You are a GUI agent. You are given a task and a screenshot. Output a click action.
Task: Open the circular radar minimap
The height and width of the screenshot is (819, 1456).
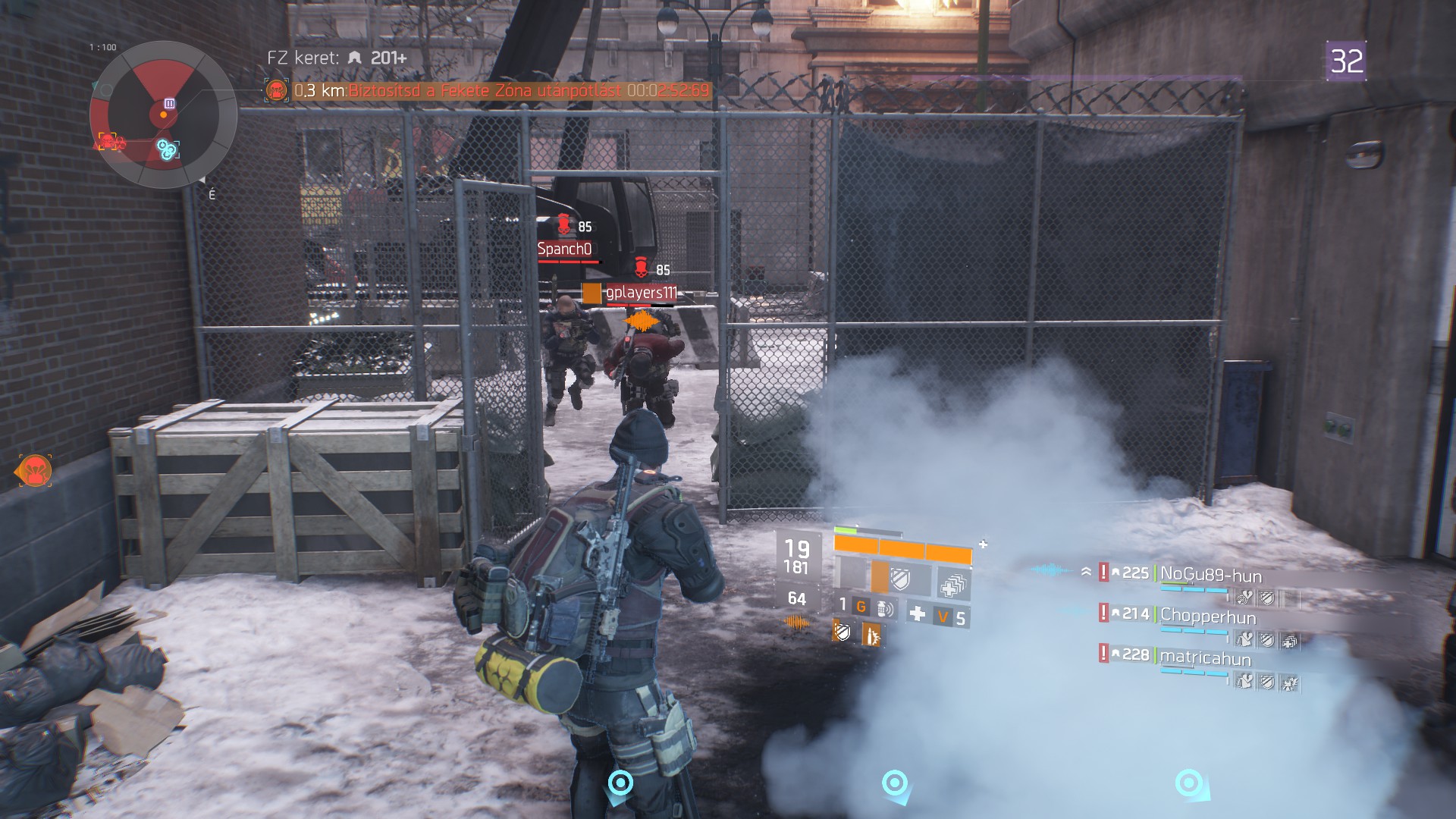click(x=163, y=115)
